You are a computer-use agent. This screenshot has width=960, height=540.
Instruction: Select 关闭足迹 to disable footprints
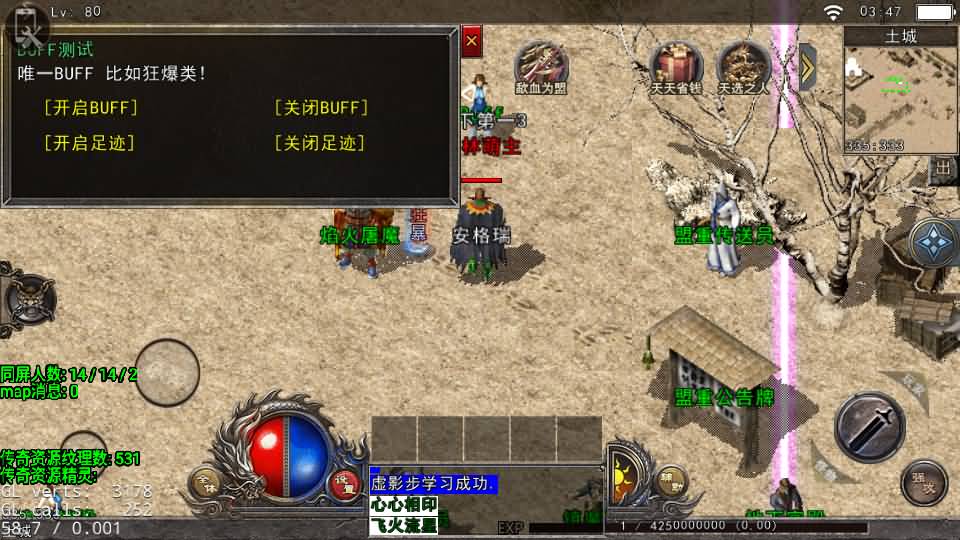point(320,143)
